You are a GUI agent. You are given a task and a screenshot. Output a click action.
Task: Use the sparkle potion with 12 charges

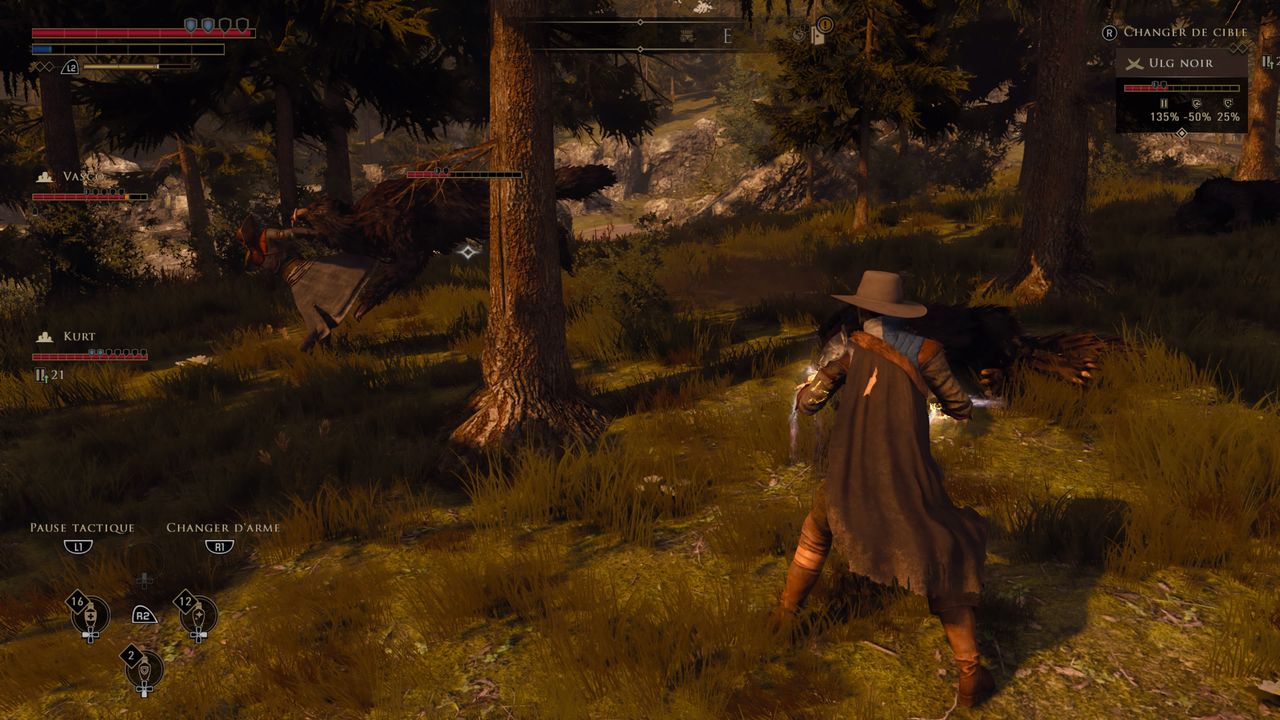pyautogui.click(x=198, y=615)
